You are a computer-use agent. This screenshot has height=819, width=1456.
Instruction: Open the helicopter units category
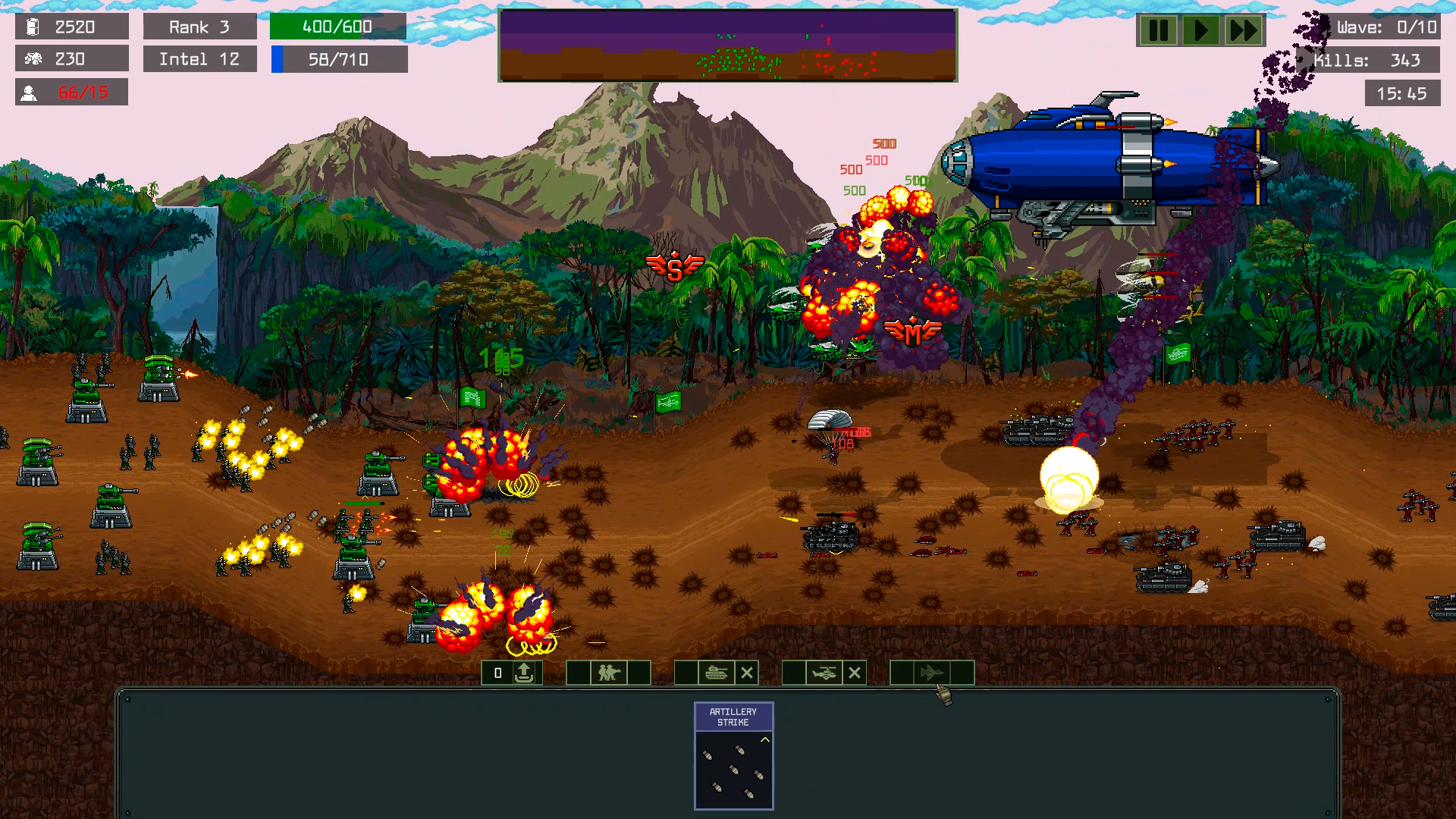pos(824,673)
